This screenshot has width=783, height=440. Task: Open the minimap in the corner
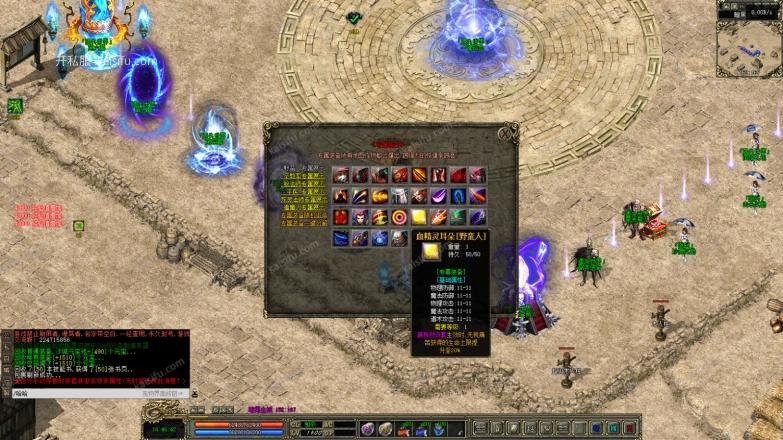[749, 35]
